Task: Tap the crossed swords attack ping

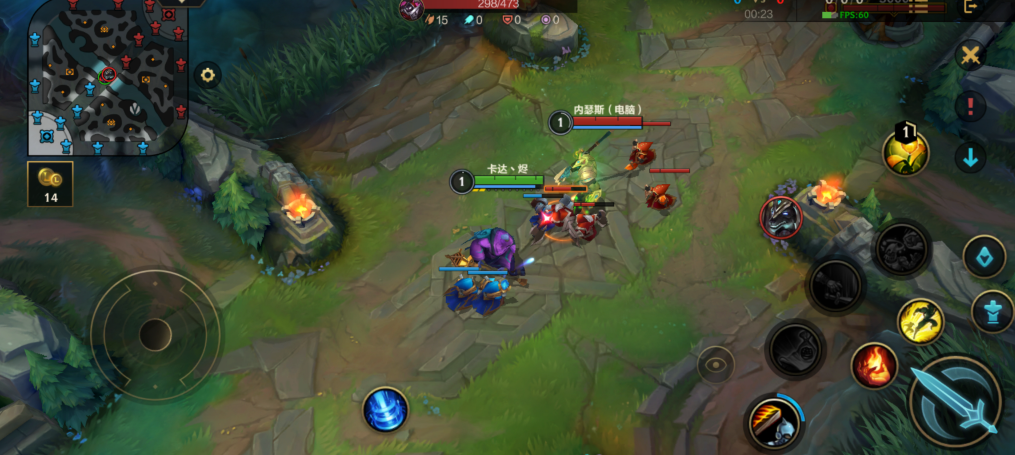Action: pyautogui.click(x=969, y=55)
